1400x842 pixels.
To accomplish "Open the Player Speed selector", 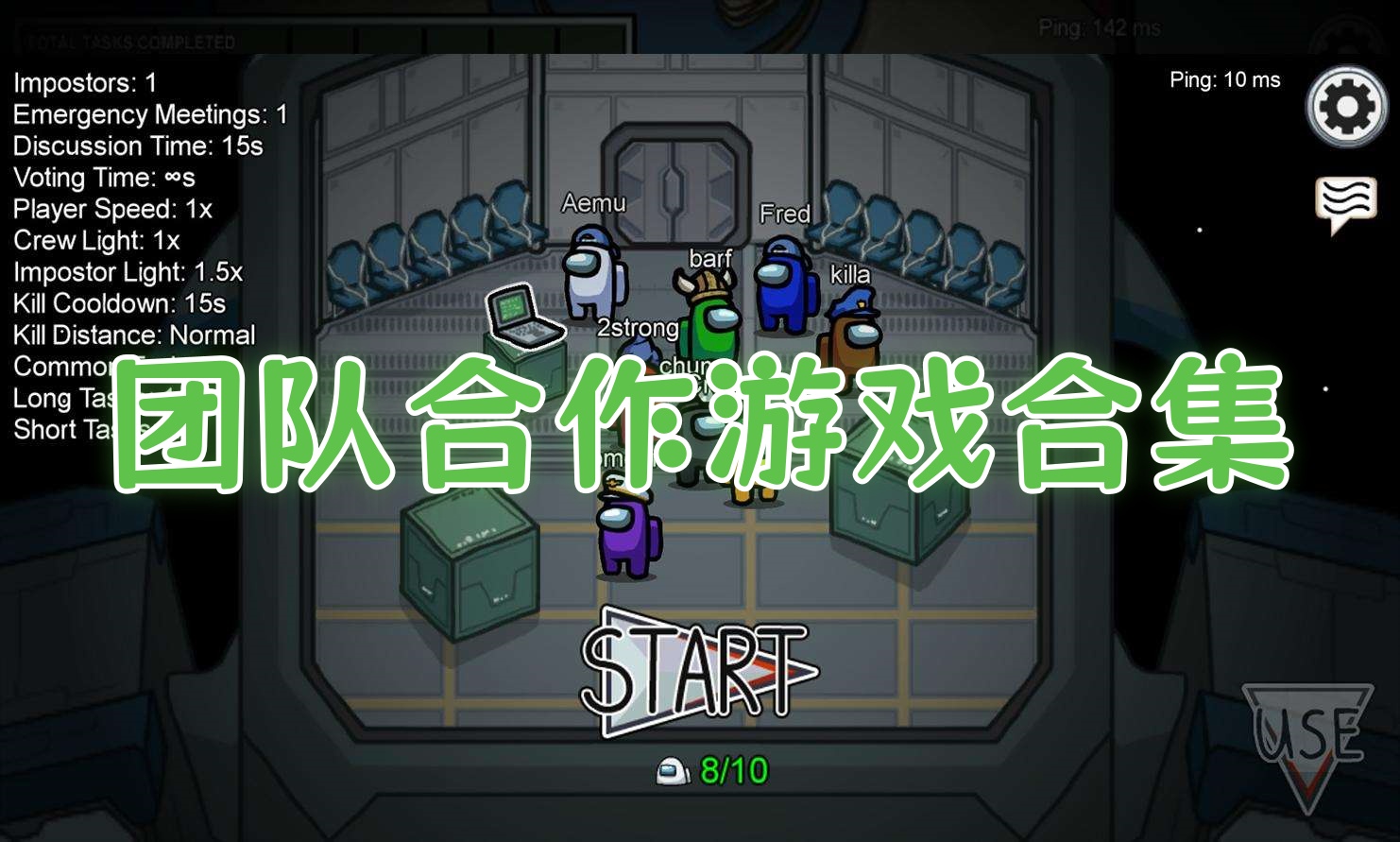I will [111, 209].
